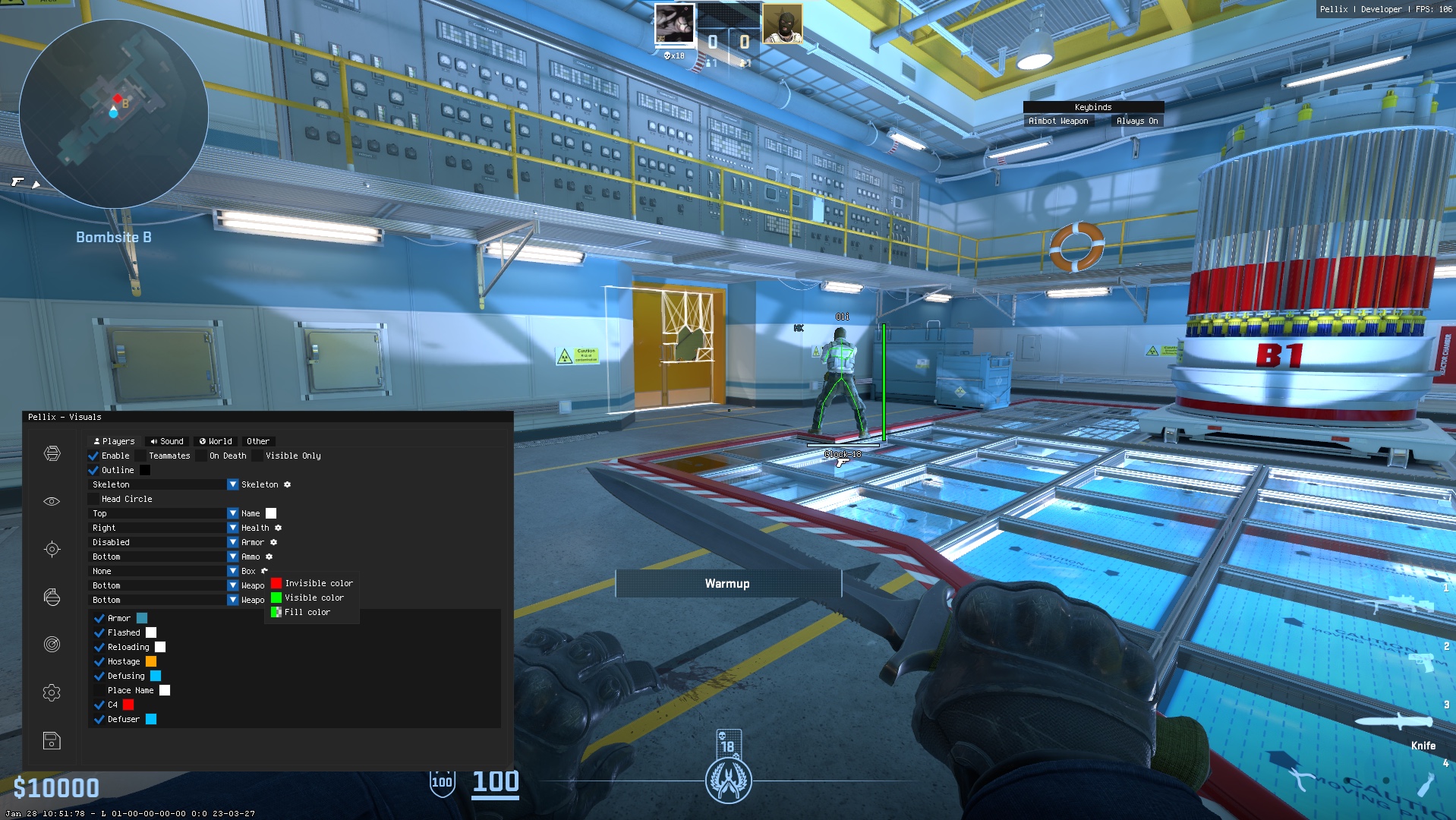Click the orange Hostage color swatch
The height and width of the screenshot is (820, 1456).
point(152,661)
